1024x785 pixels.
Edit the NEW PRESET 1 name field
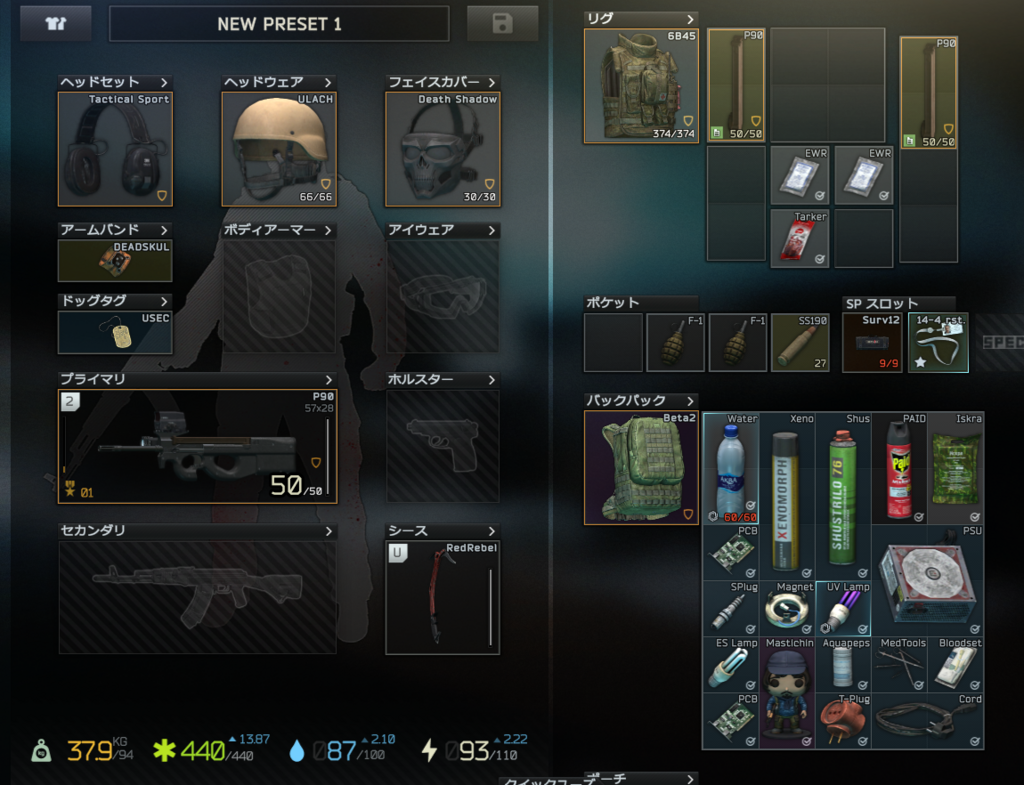click(279, 24)
